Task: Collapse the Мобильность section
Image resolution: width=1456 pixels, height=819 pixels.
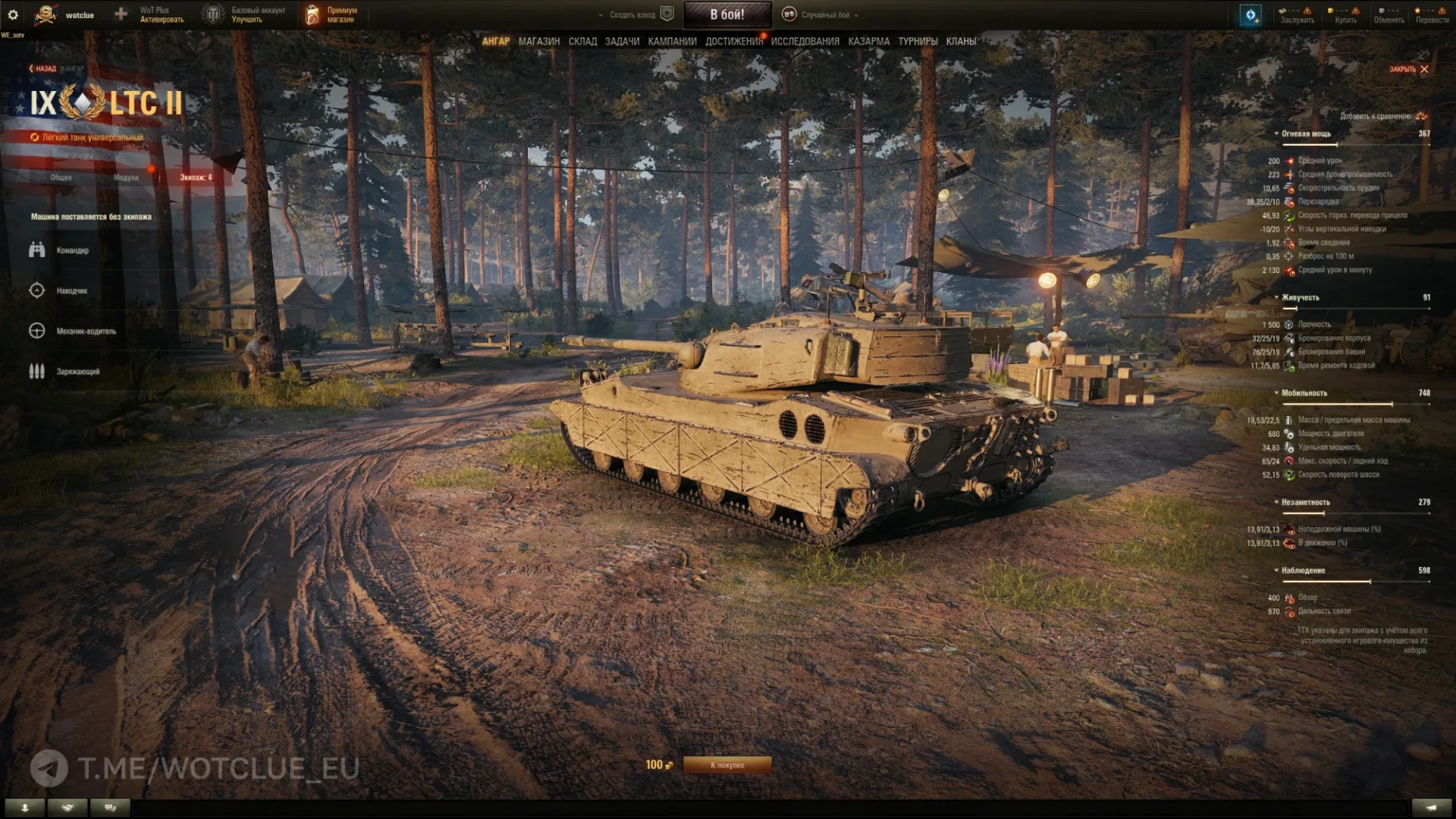Action: pos(1278,393)
